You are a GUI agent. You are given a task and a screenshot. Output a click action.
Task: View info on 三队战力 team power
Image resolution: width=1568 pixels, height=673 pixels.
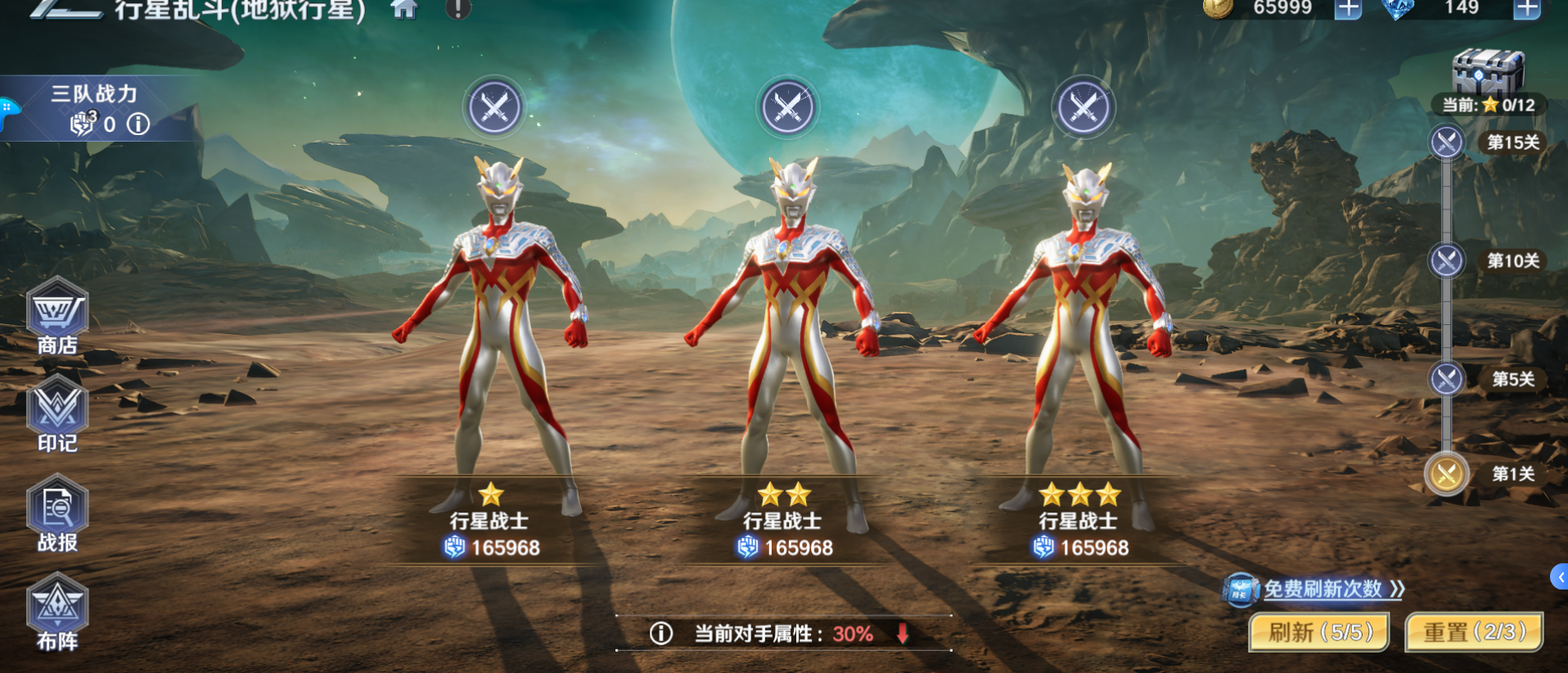point(137,124)
